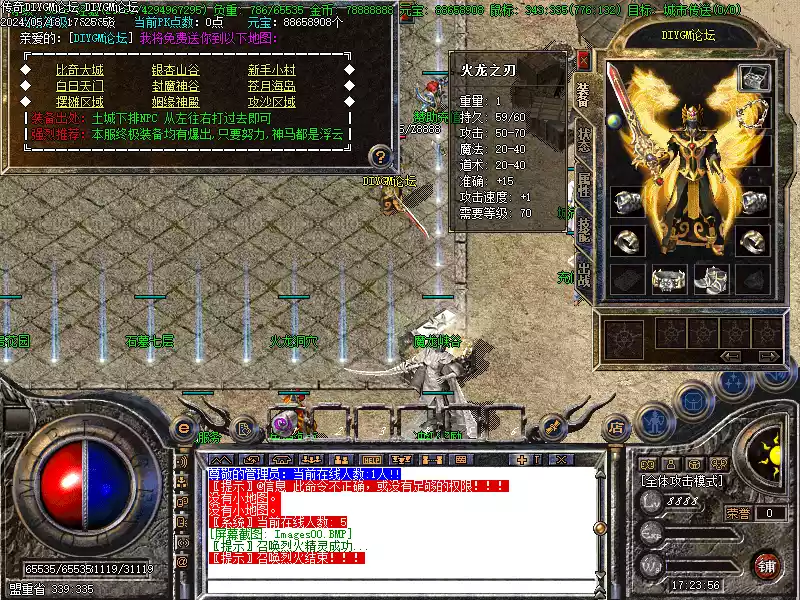Open the 店 shop button
The image size is (800, 600).
617,428
